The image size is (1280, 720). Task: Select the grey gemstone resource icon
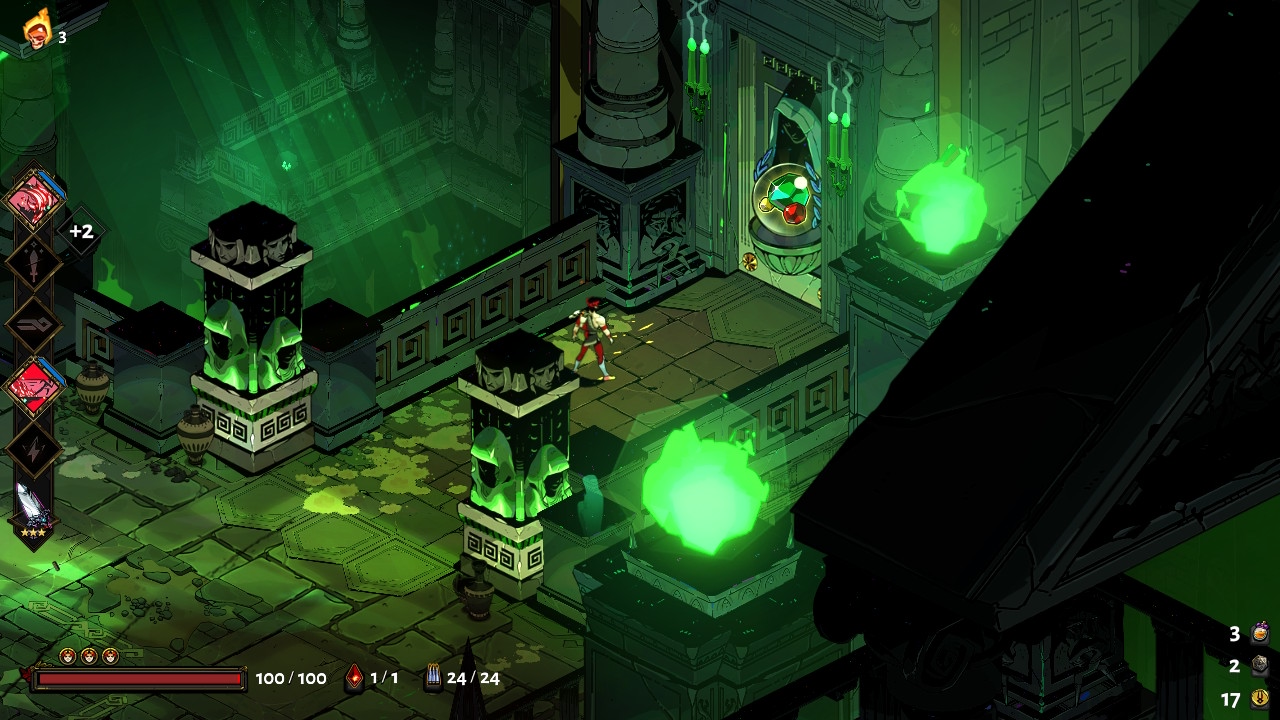click(x=1260, y=665)
